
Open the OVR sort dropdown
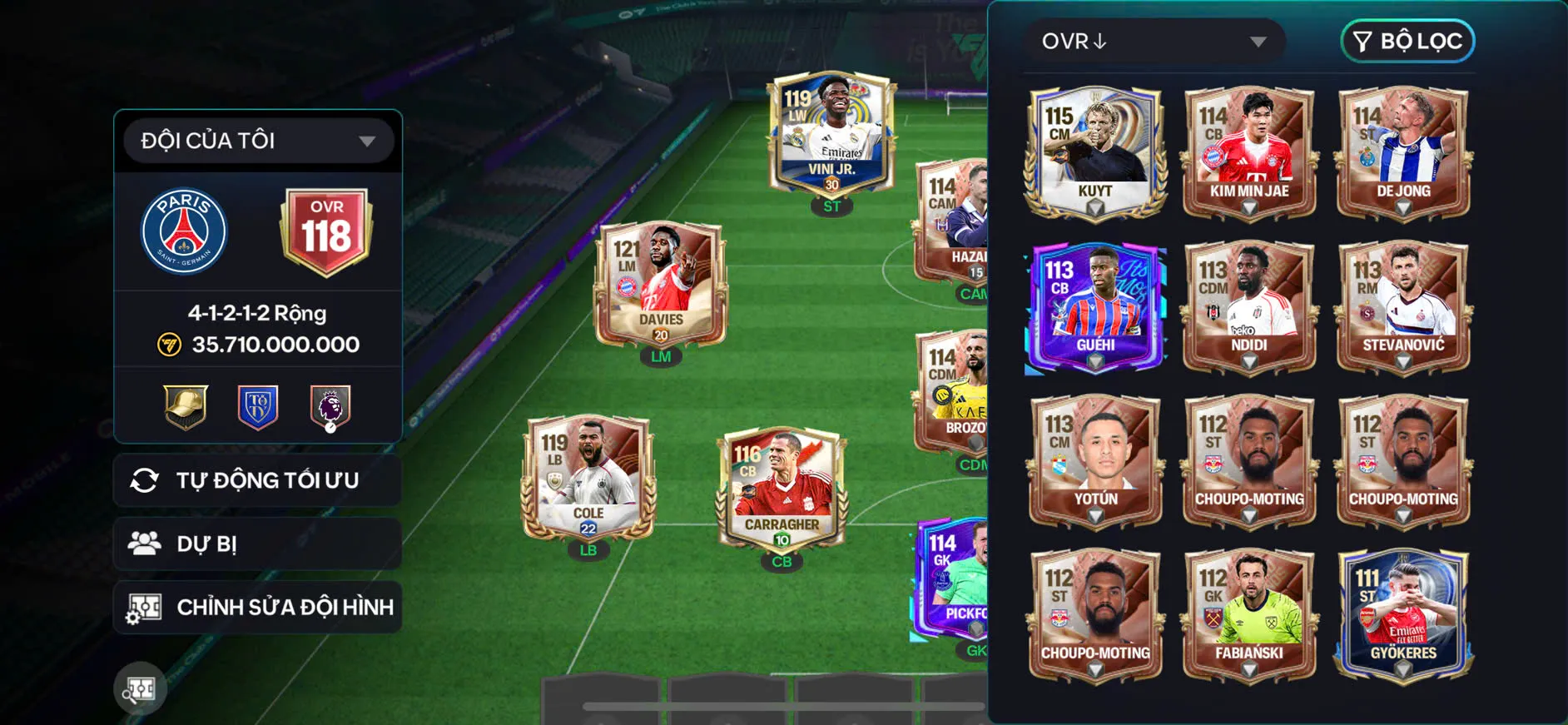click(1154, 42)
